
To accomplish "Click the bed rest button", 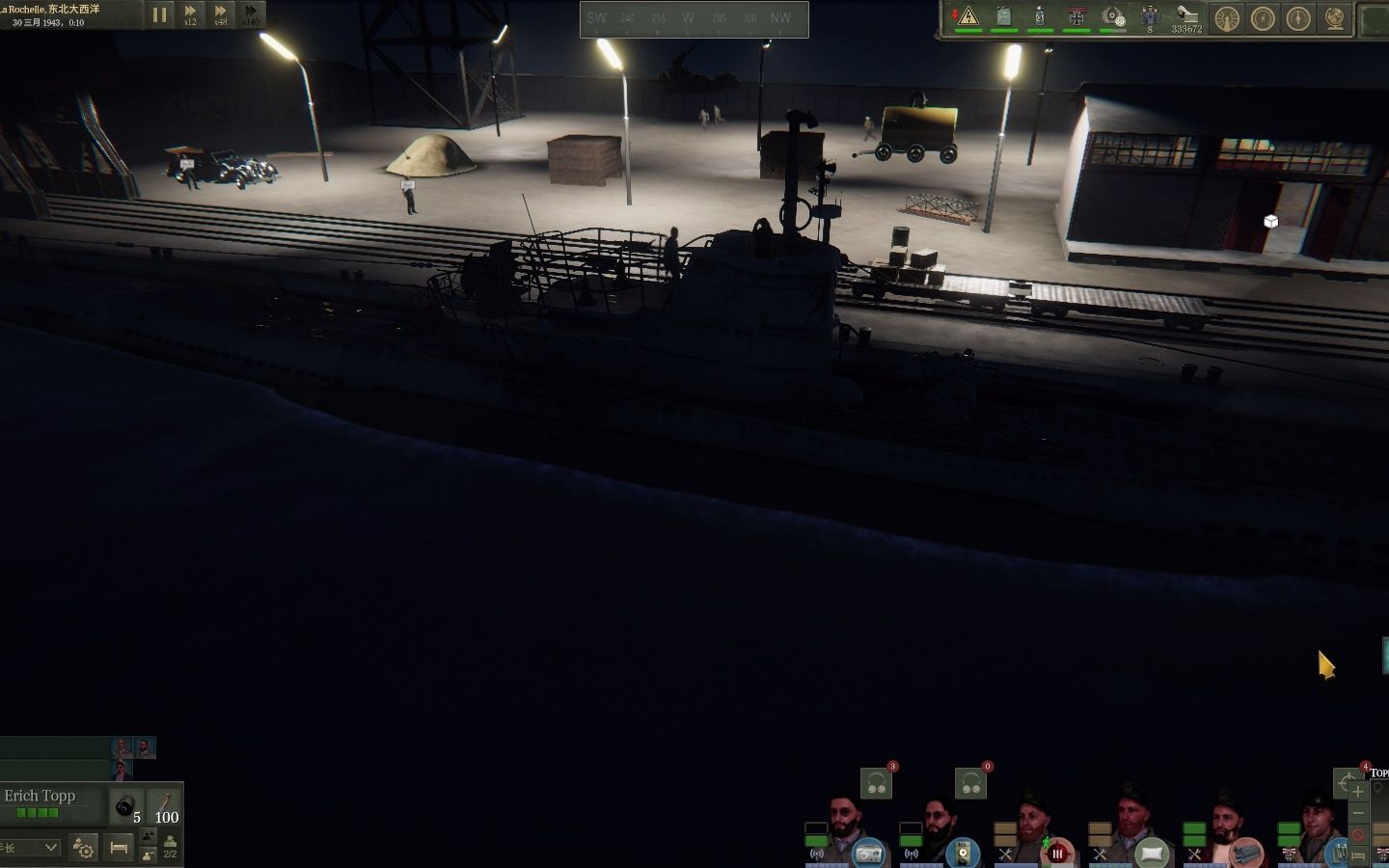I will pyautogui.click(x=120, y=848).
